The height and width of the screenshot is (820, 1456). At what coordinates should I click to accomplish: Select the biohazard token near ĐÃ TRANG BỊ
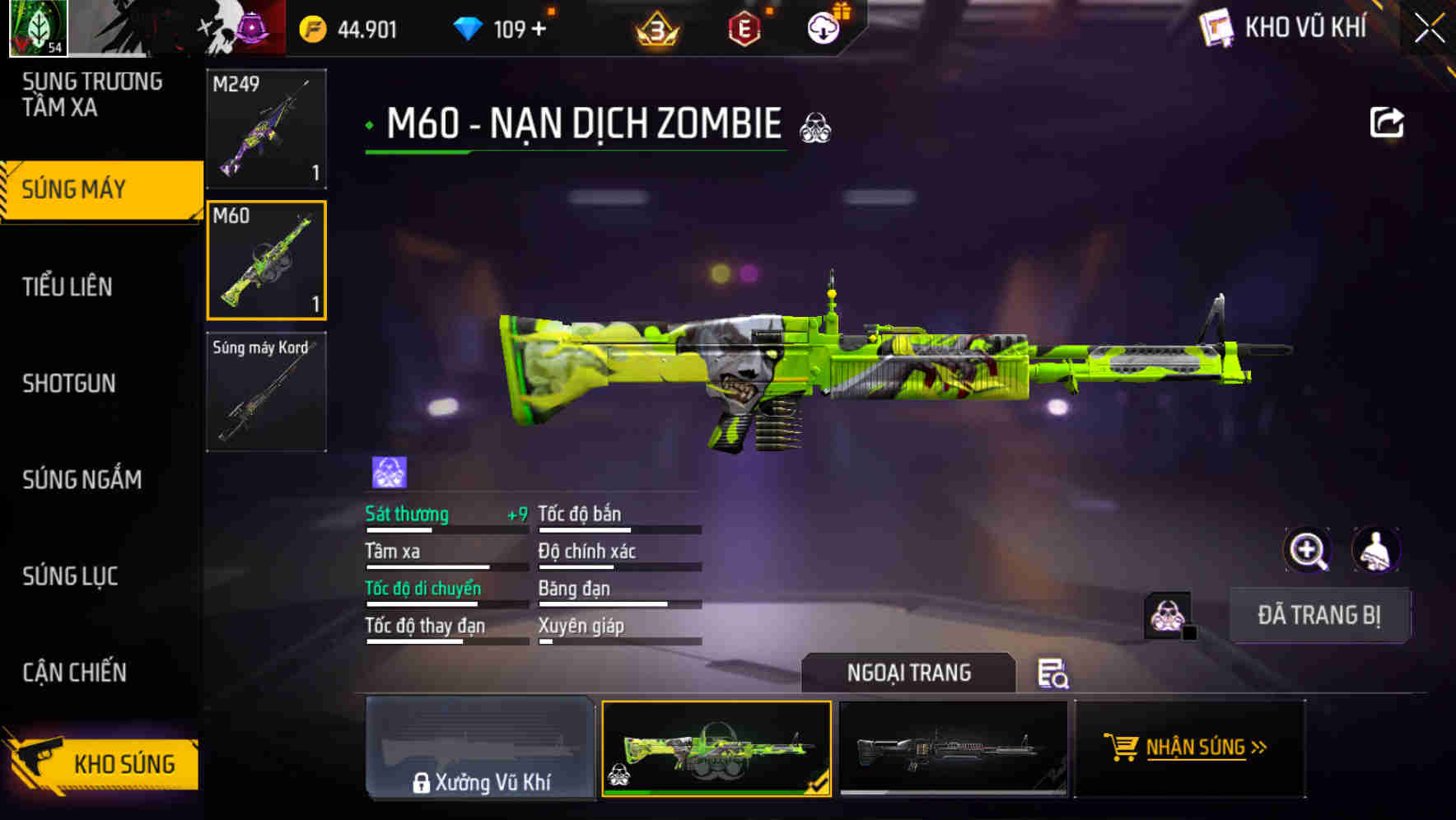pos(1168,615)
